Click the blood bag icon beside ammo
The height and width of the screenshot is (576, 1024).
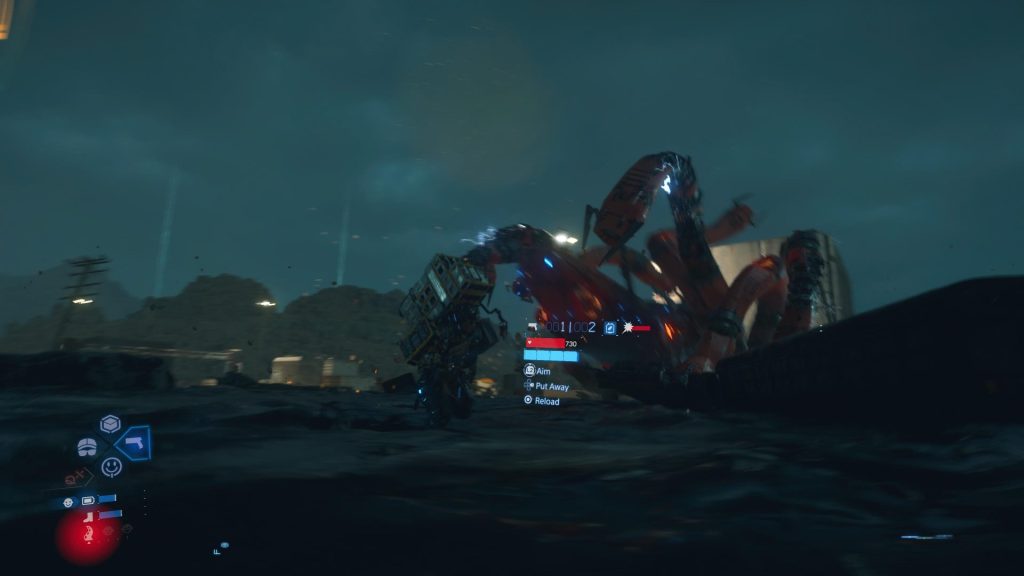609,327
